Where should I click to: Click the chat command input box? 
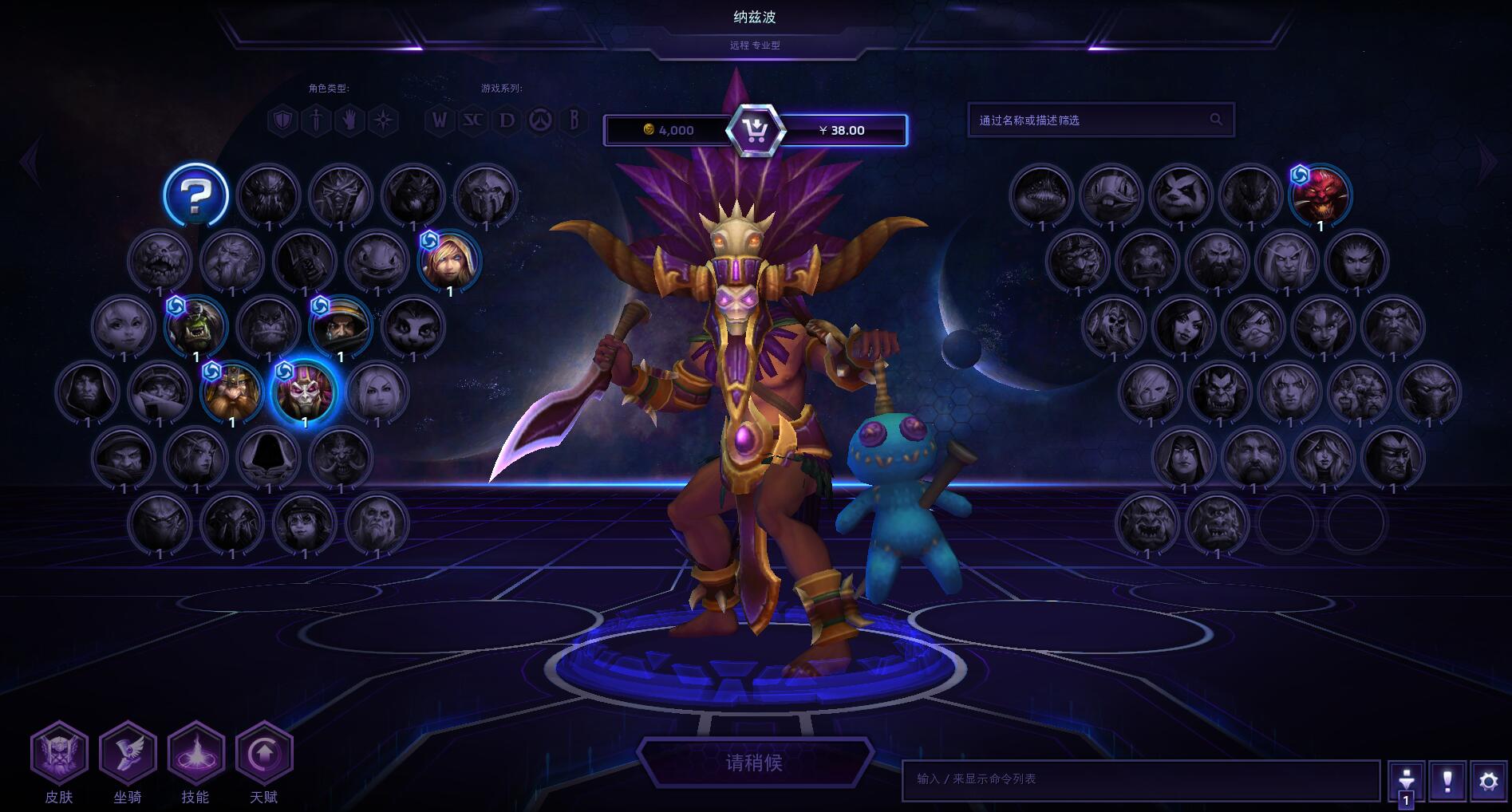click(1140, 779)
